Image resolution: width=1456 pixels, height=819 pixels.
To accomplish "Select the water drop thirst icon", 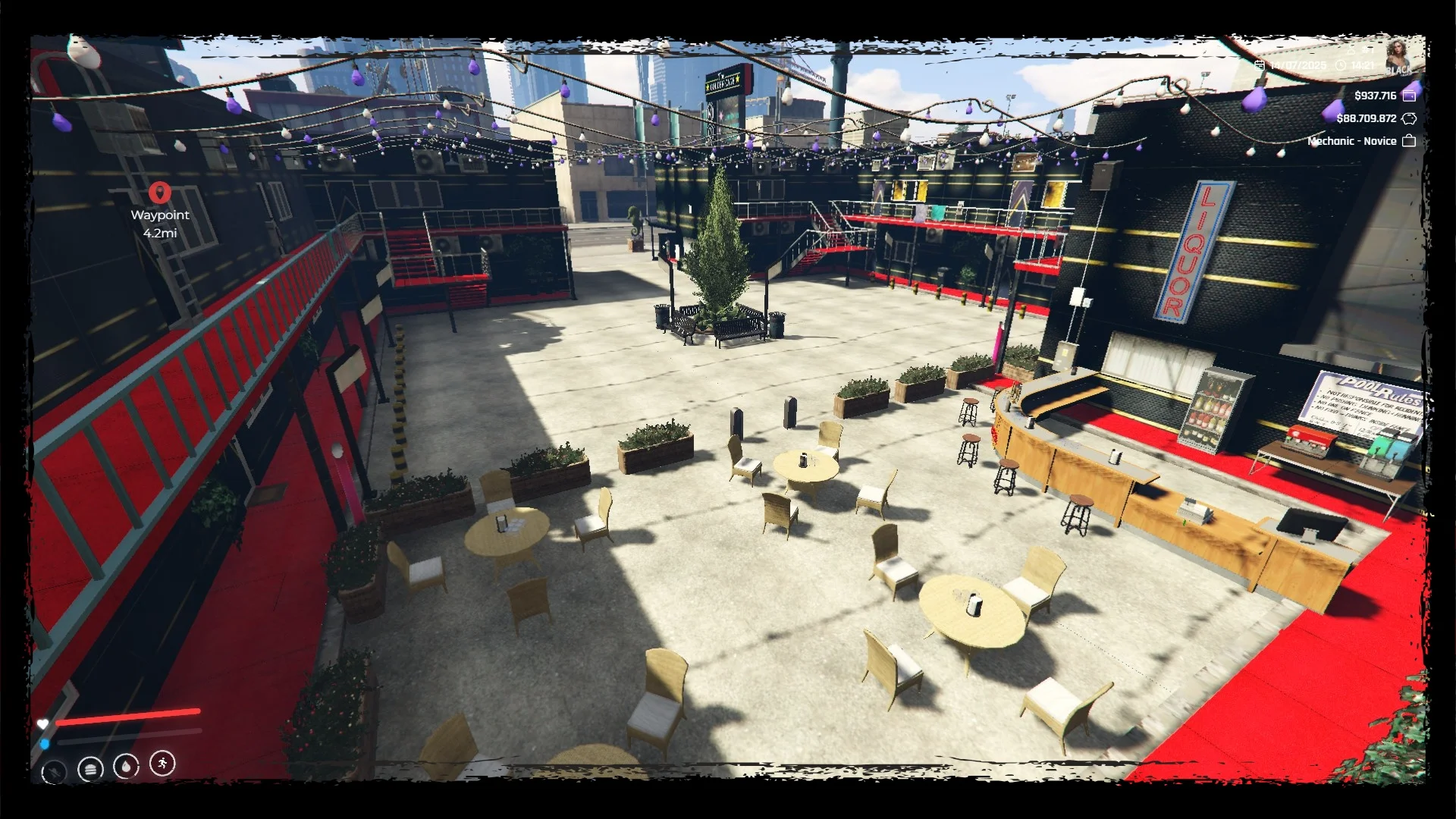I will point(126,766).
